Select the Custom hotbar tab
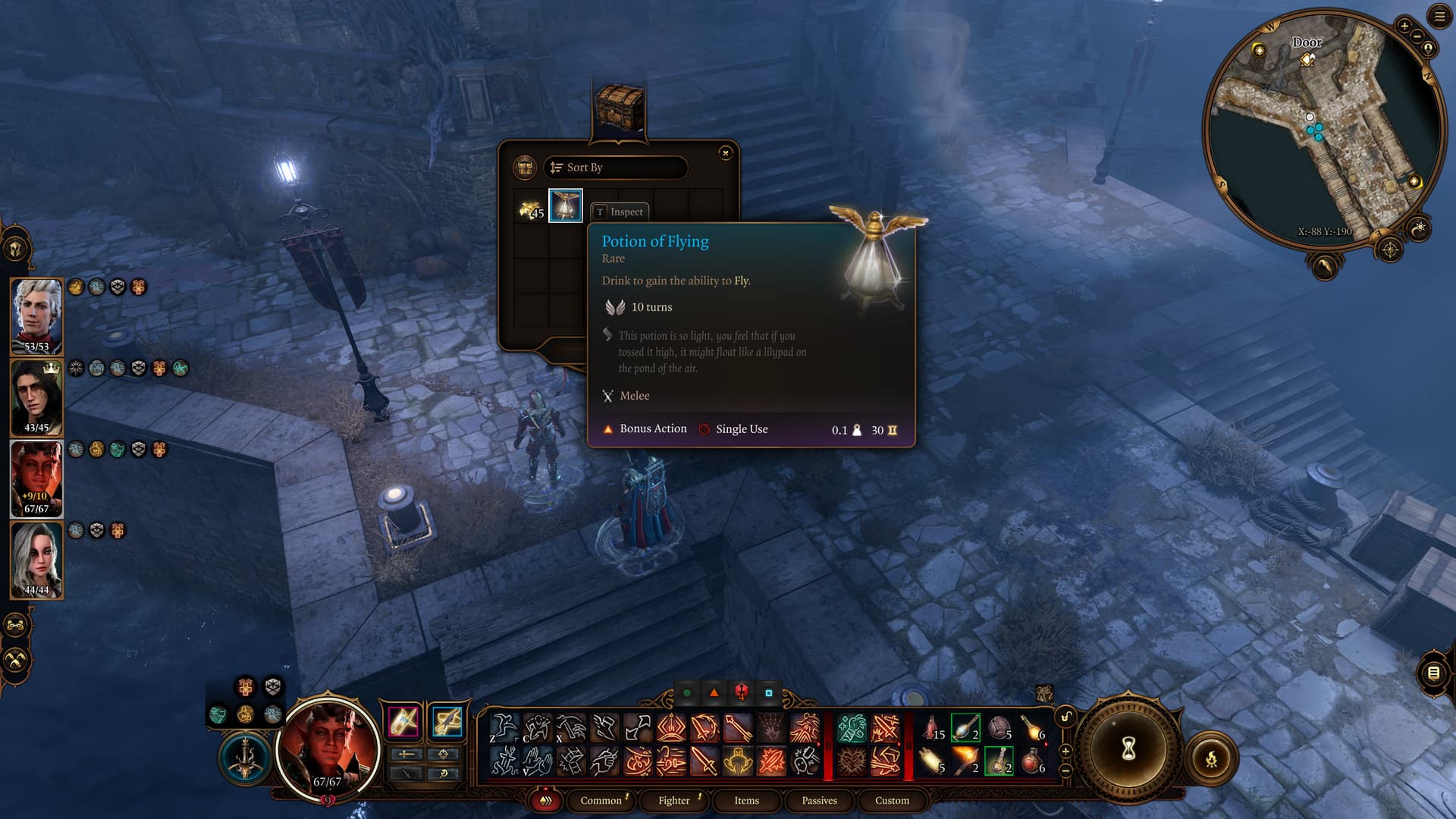Viewport: 1456px width, 819px height. click(892, 801)
